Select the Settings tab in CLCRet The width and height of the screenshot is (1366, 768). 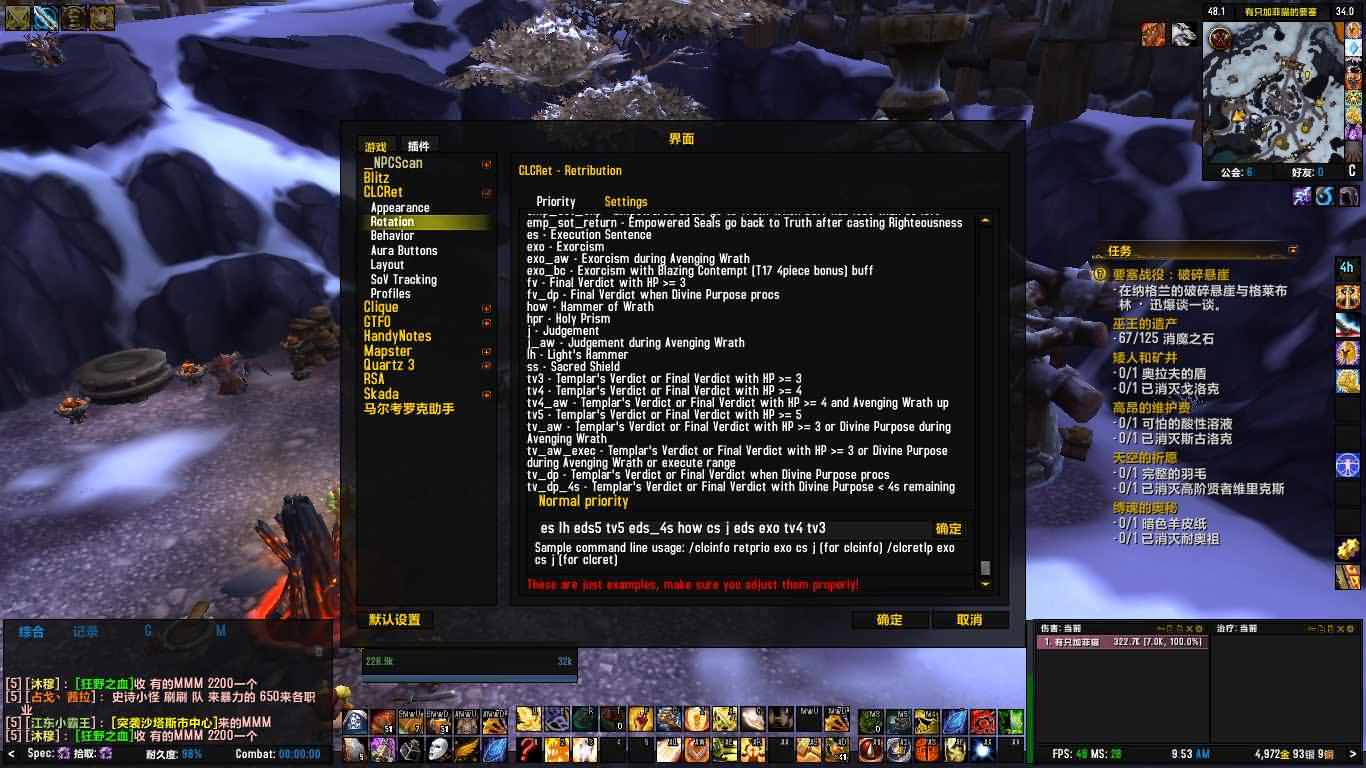(625, 201)
